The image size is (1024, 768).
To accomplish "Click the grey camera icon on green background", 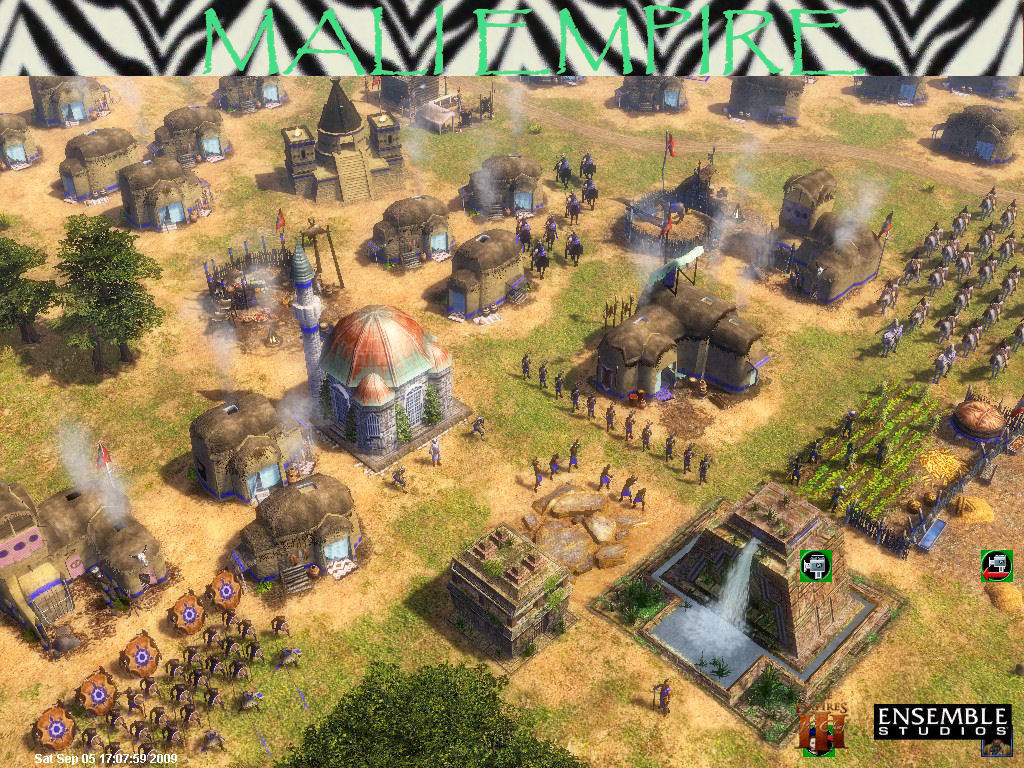I will tap(816, 565).
